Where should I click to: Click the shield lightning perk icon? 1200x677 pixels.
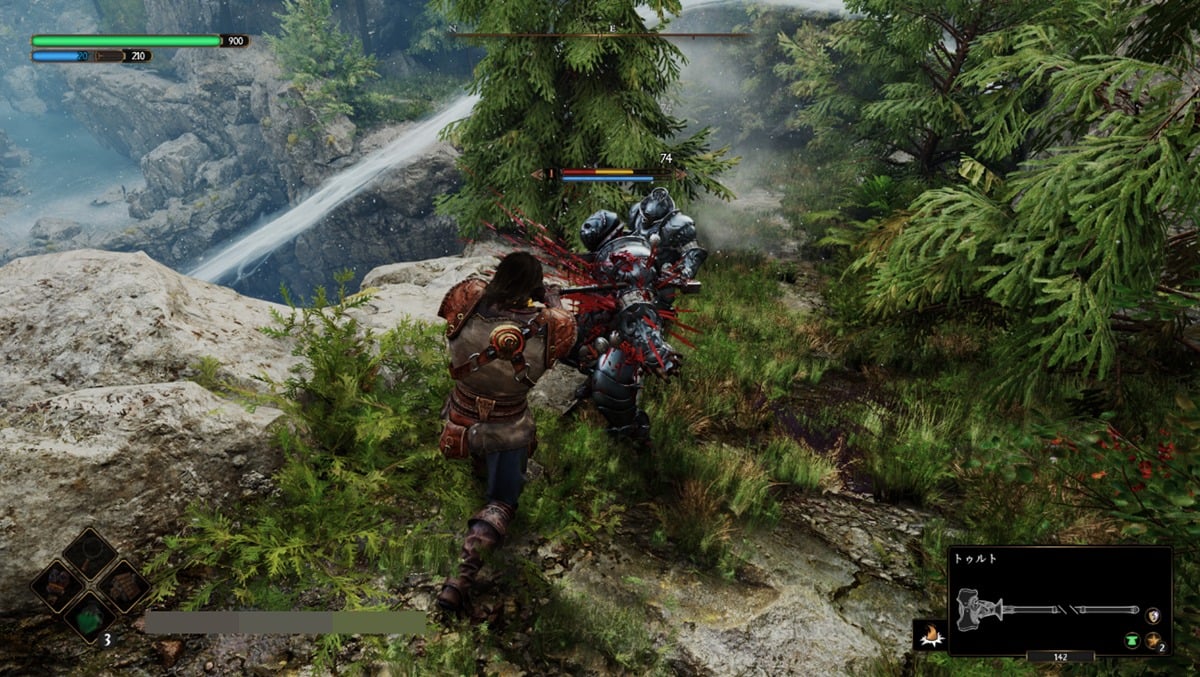coord(1153,616)
